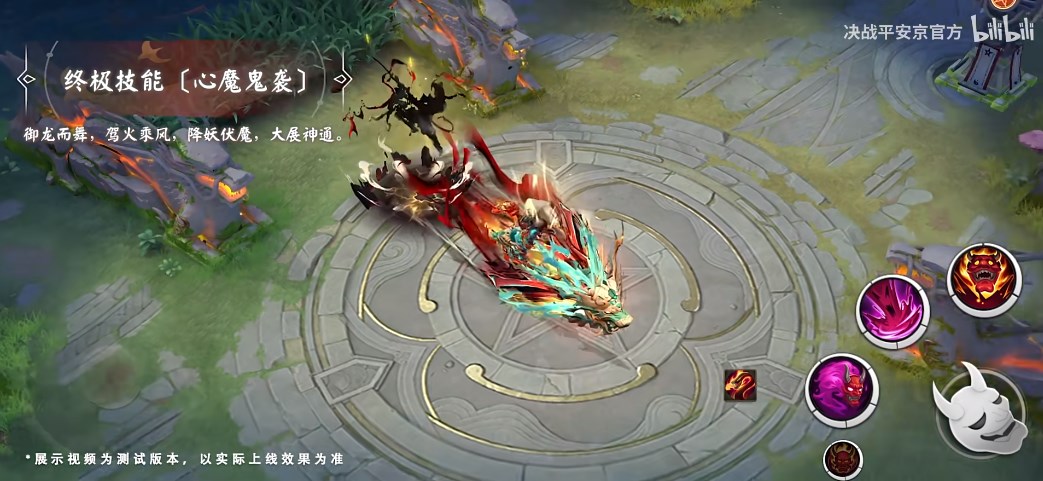1043x481 pixels.
Task: Activate the flaming red demon ultimate skill
Action: (x=982, y=279)
